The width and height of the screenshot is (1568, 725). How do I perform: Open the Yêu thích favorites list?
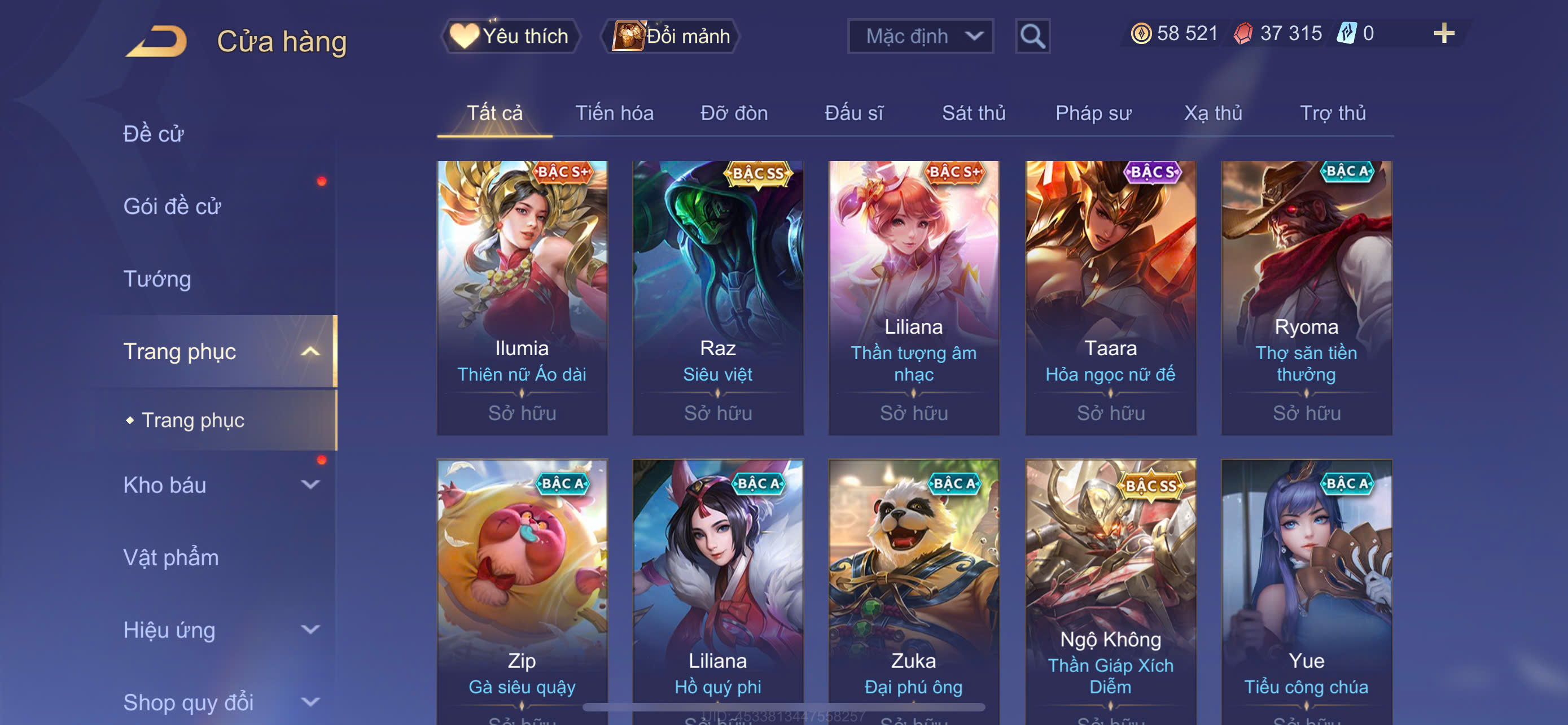click(x=511, y=37)
